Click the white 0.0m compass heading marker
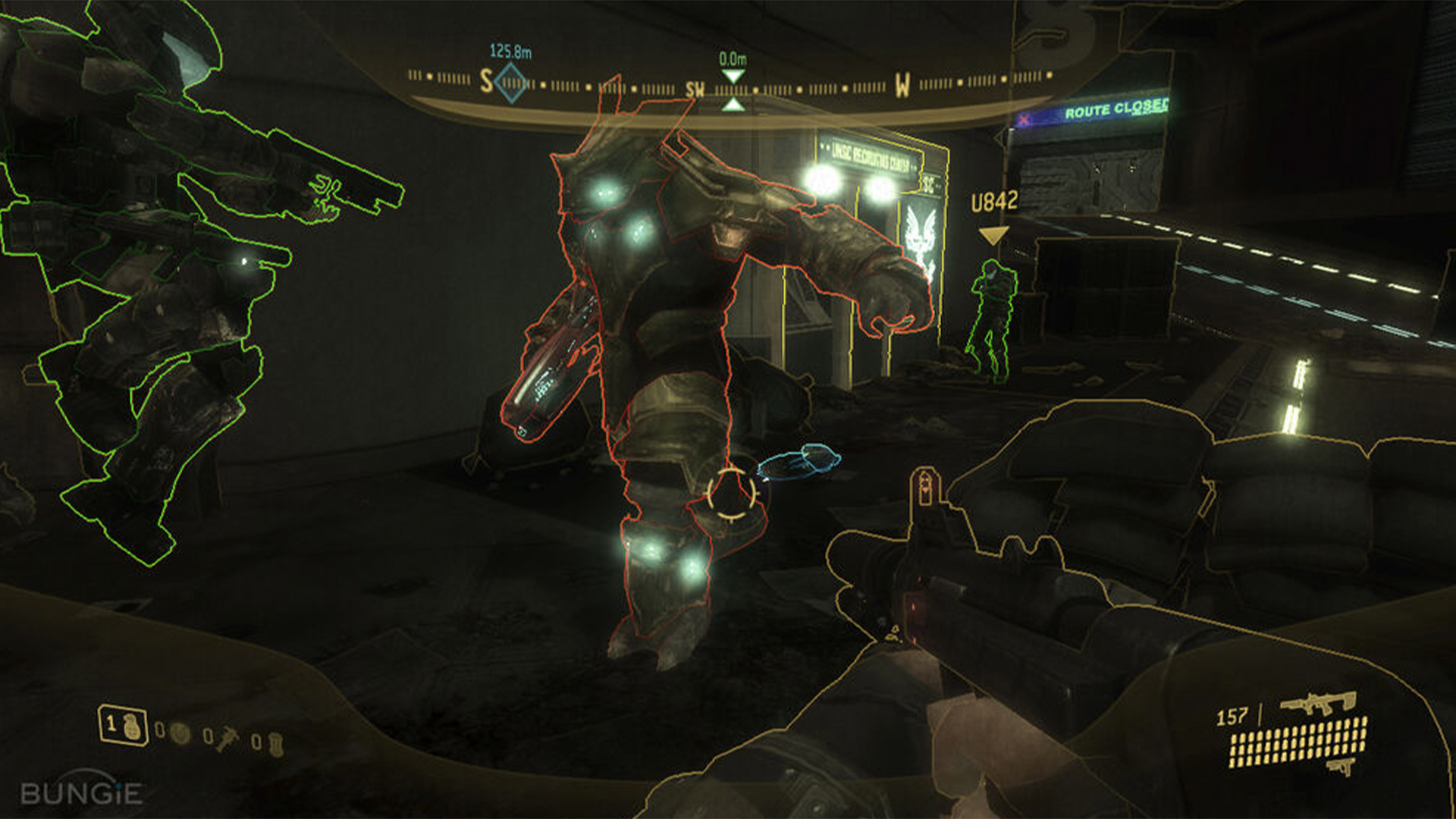Viewport: 1456px width, 819px height. tap(733, 77)
